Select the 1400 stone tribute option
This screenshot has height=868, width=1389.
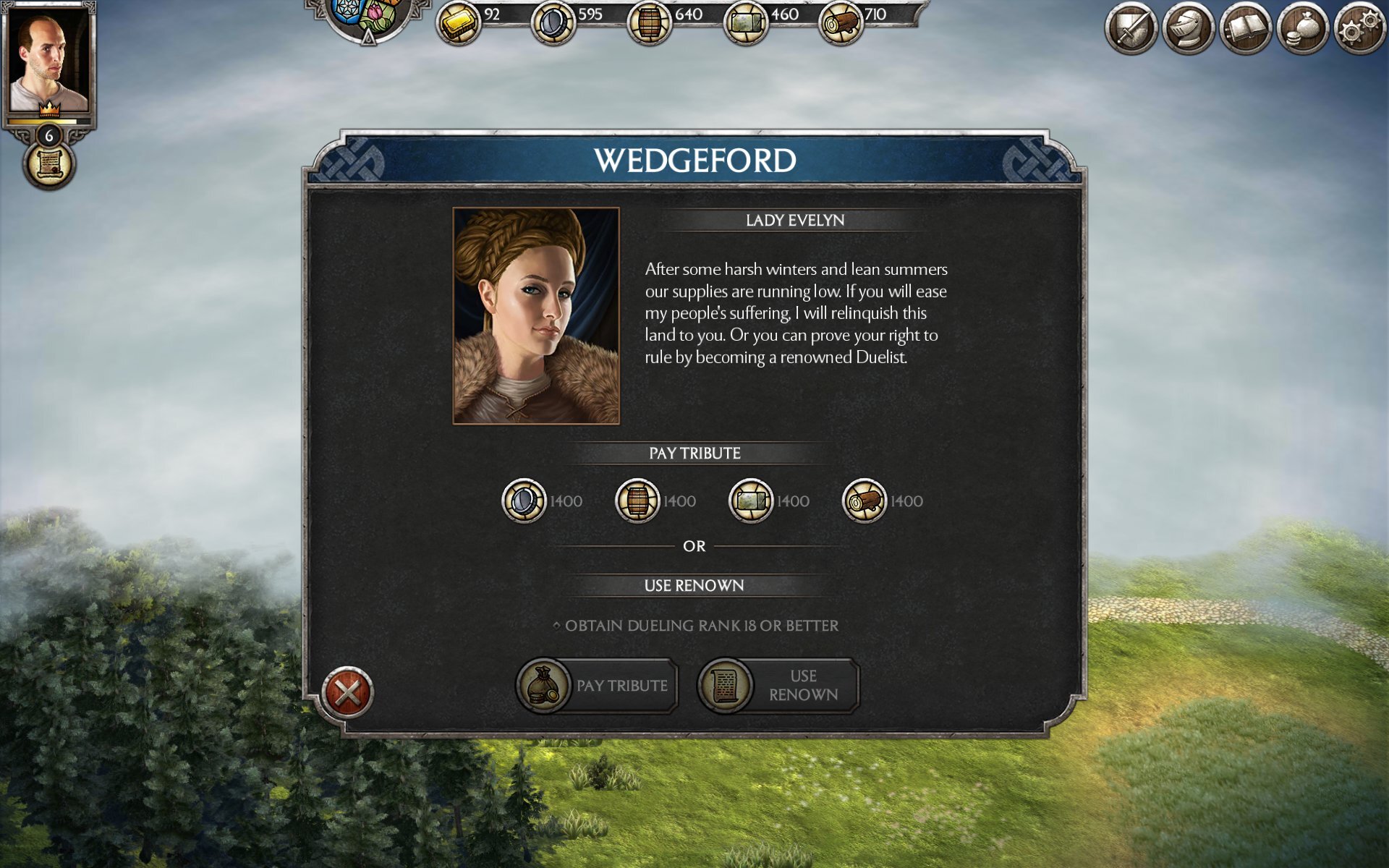pyautogui.click(x=750, y=501)
